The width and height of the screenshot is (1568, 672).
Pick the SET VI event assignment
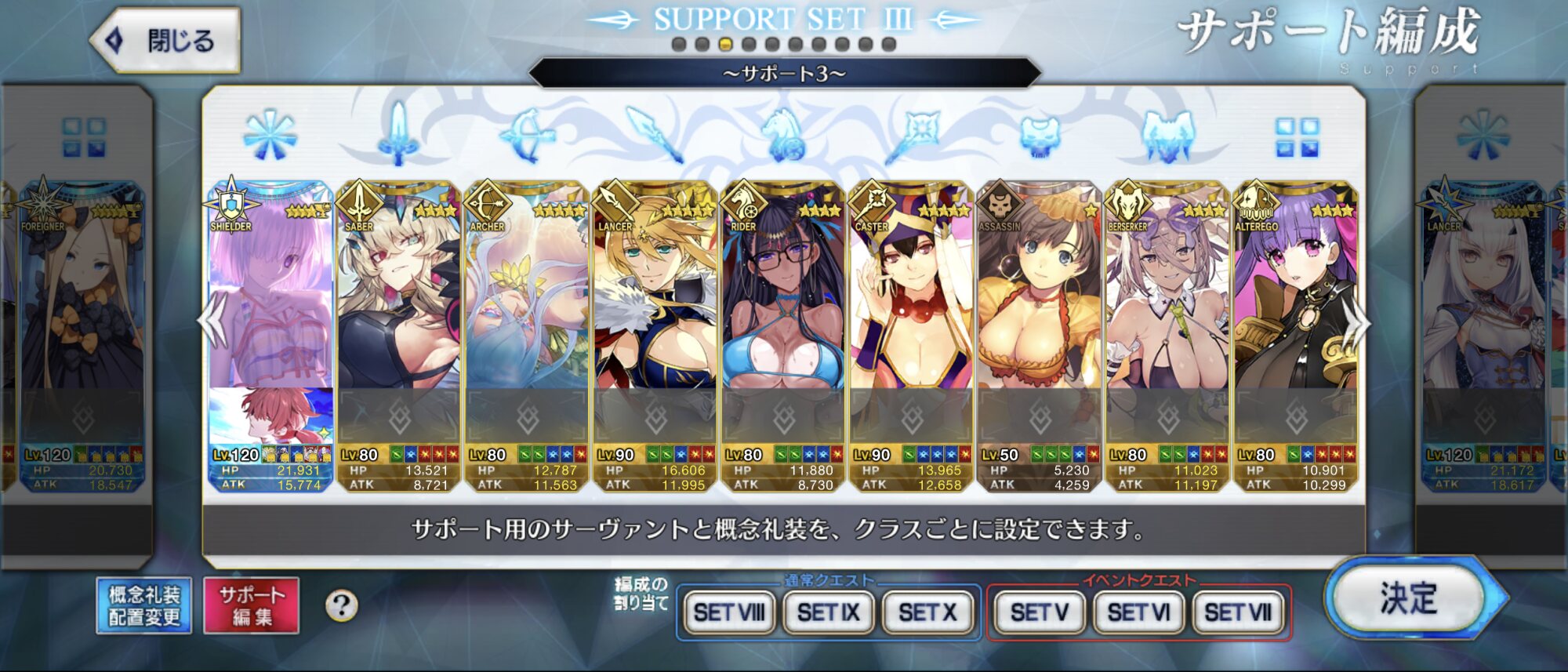coord(1138,612)
